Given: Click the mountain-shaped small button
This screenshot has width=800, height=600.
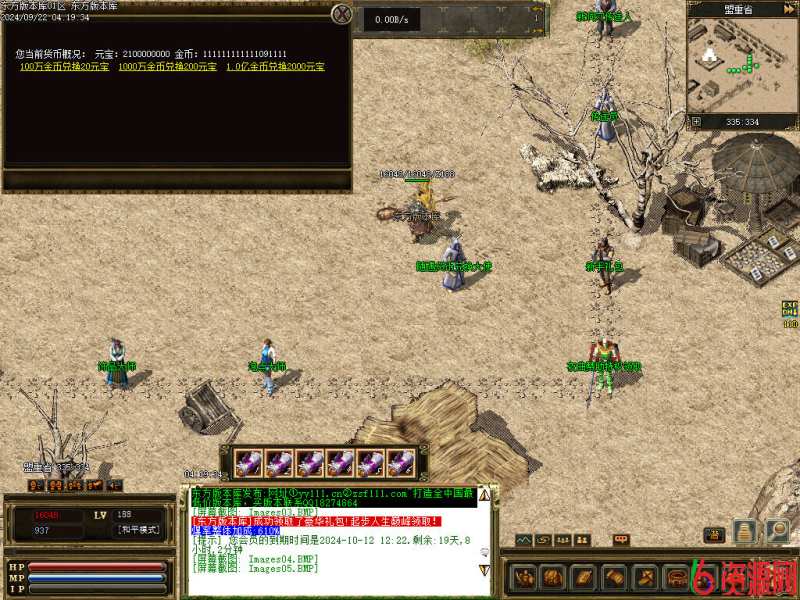Looking at the screenshot, I should (524, 540).
